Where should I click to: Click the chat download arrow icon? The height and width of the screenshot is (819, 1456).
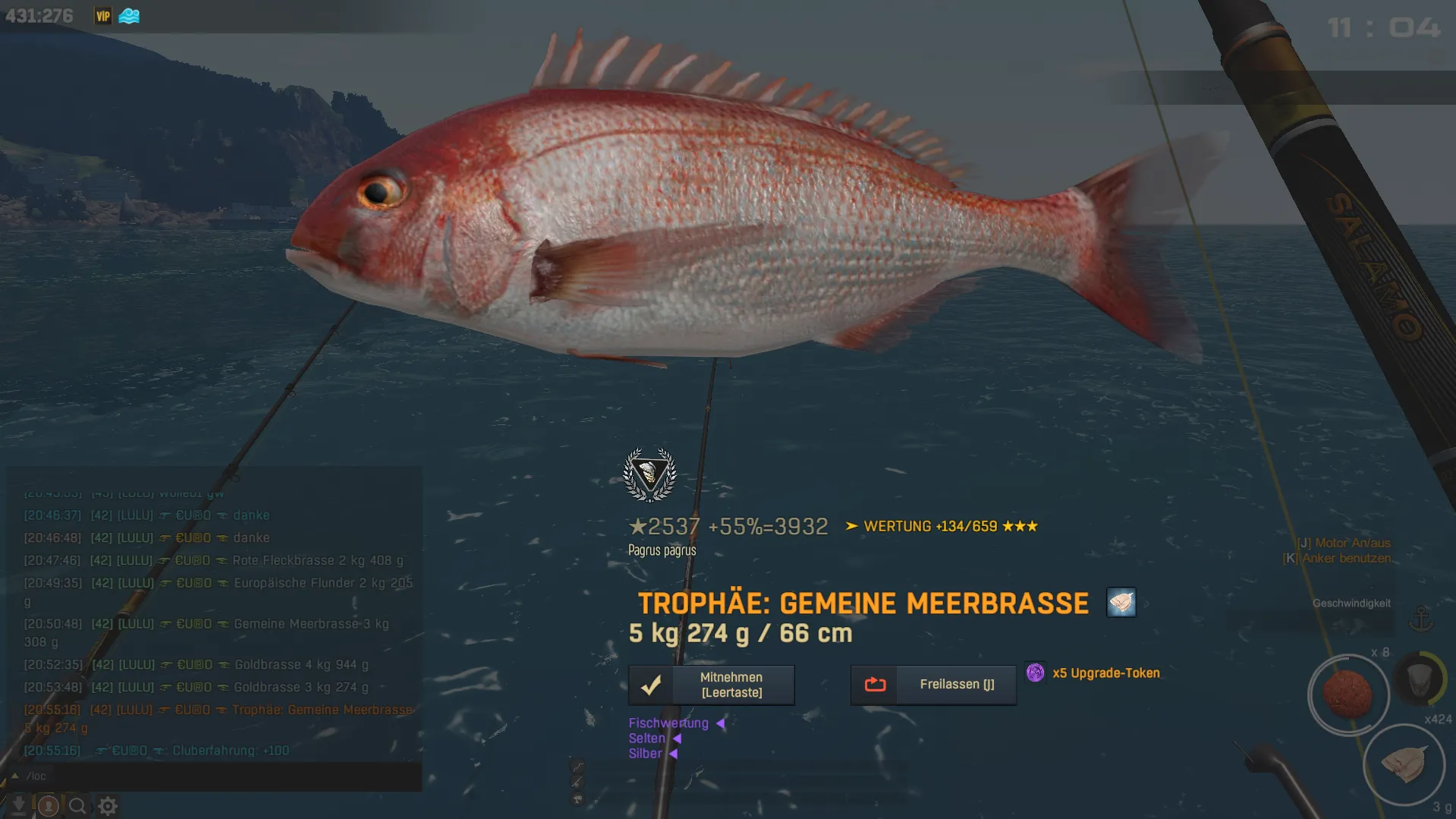[18, 805]
